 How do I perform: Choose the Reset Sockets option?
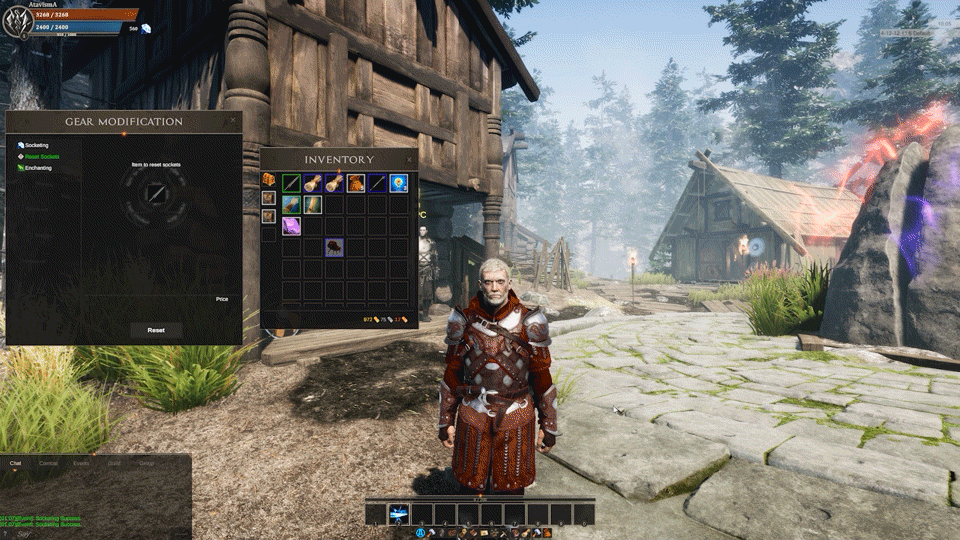tap(40, 157)
